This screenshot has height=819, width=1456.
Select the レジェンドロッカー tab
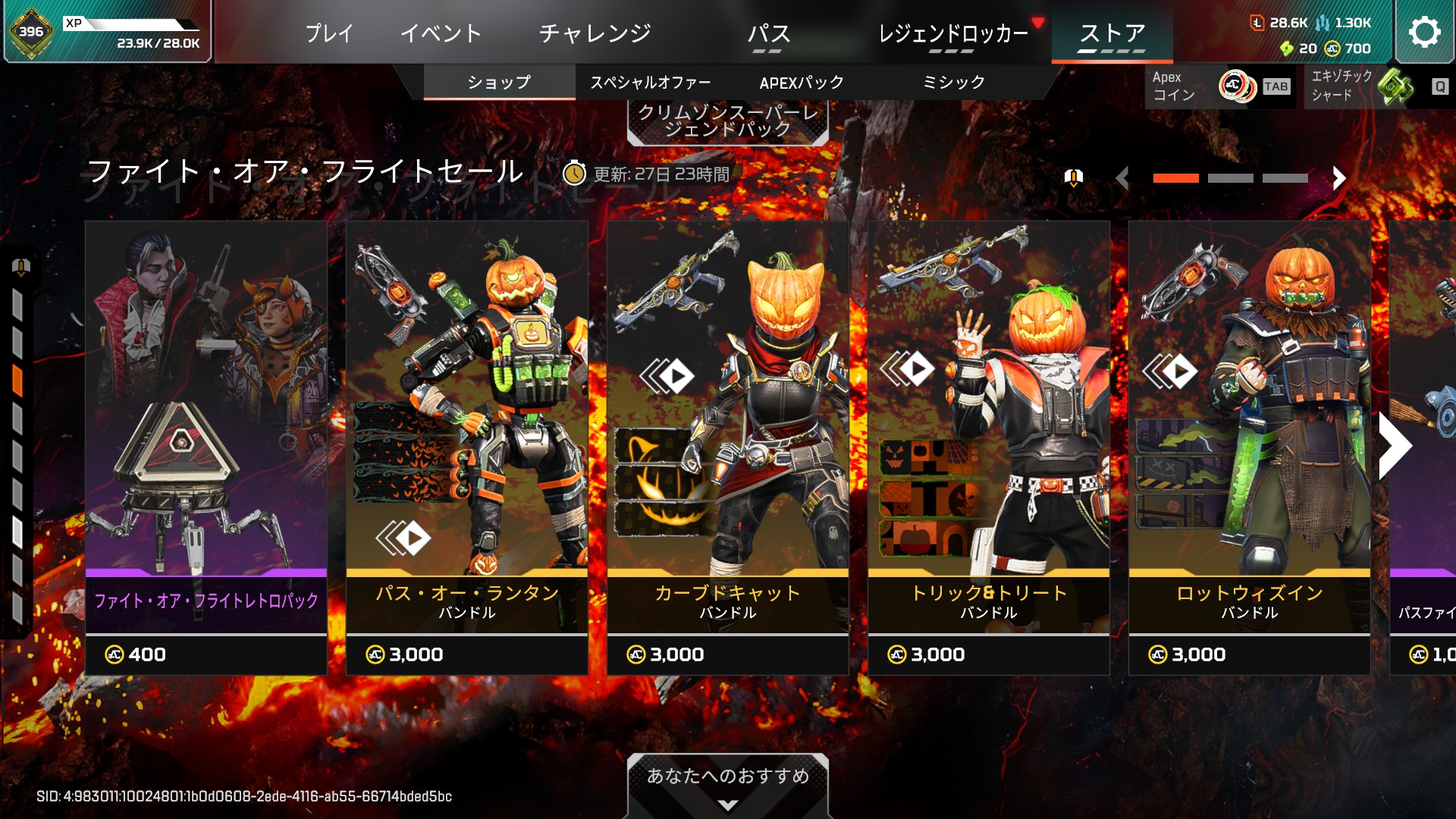(952, 33)
